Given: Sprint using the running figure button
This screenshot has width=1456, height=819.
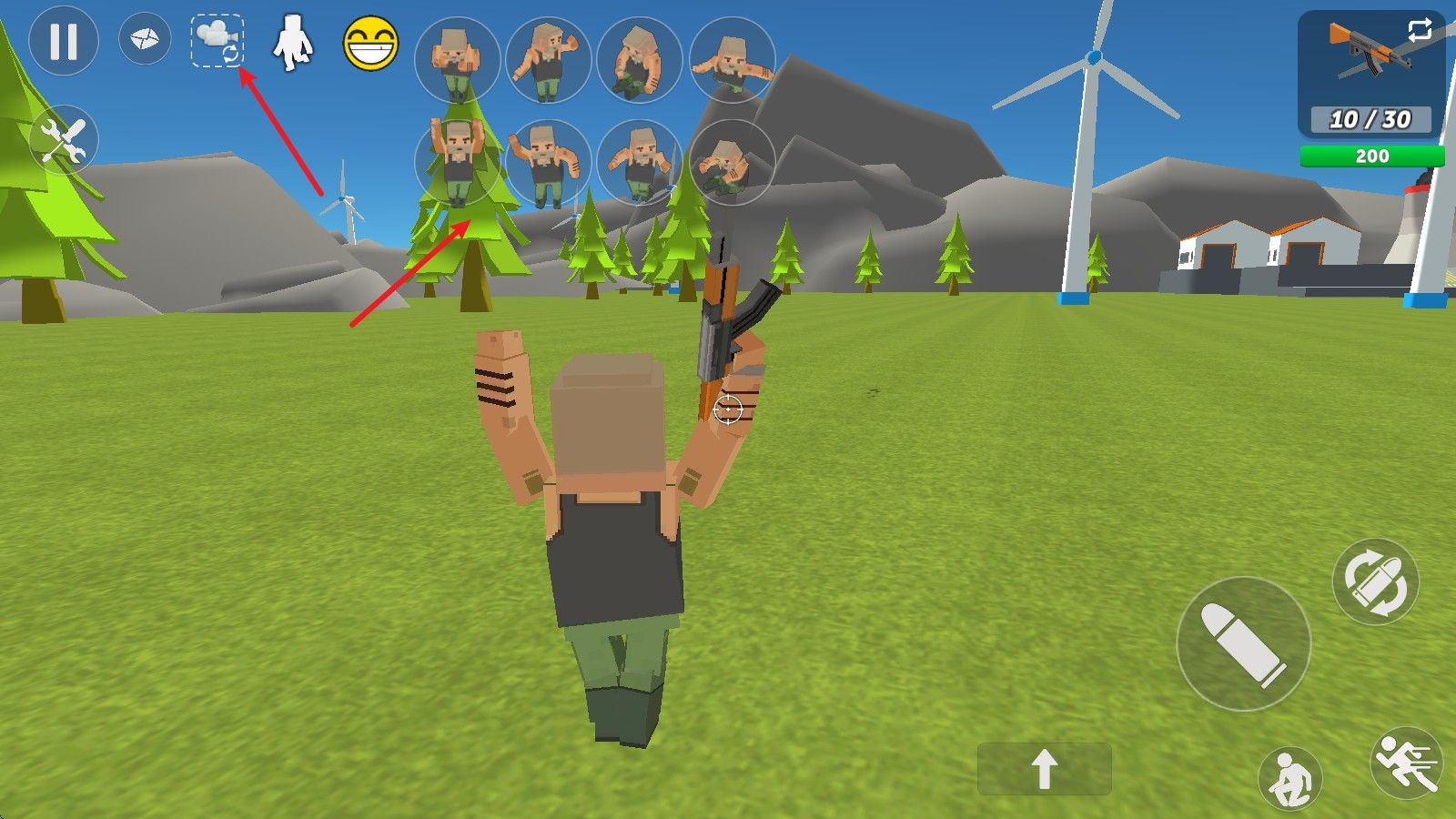Looking at the screenshot, I should [x=1406, y=763].
